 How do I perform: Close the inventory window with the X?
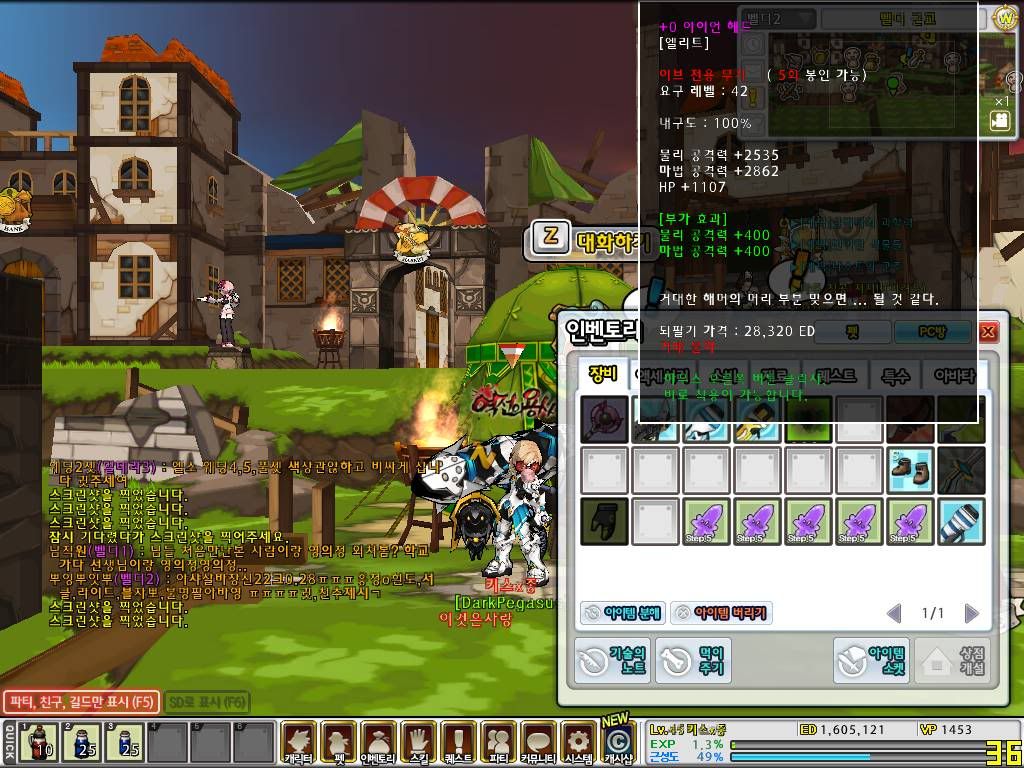point(988,332)
